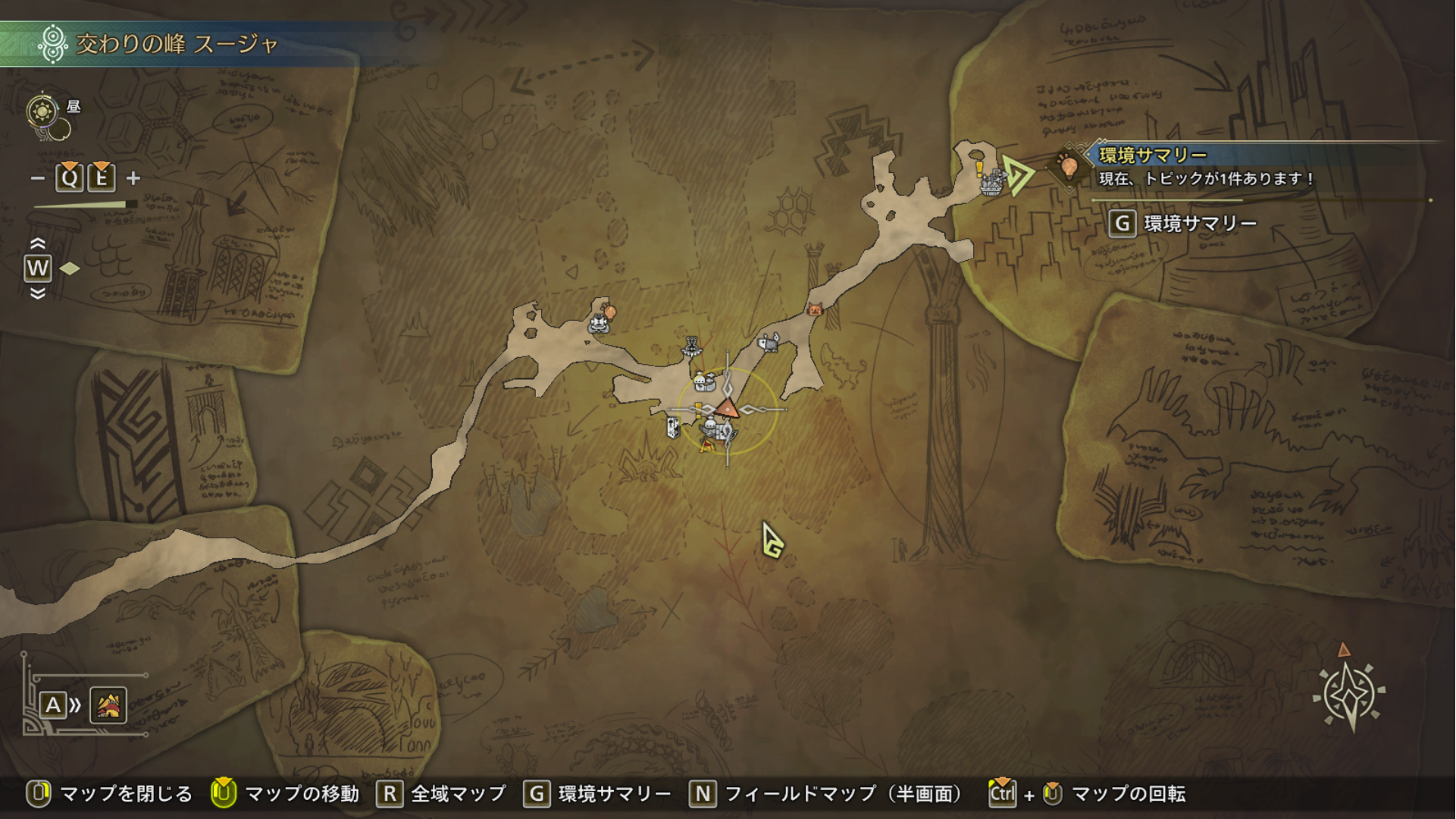1456x819 pixels.
Task: Zoom out the map with the minus sign
Action: pyautogui.click(x=37, y=178)
